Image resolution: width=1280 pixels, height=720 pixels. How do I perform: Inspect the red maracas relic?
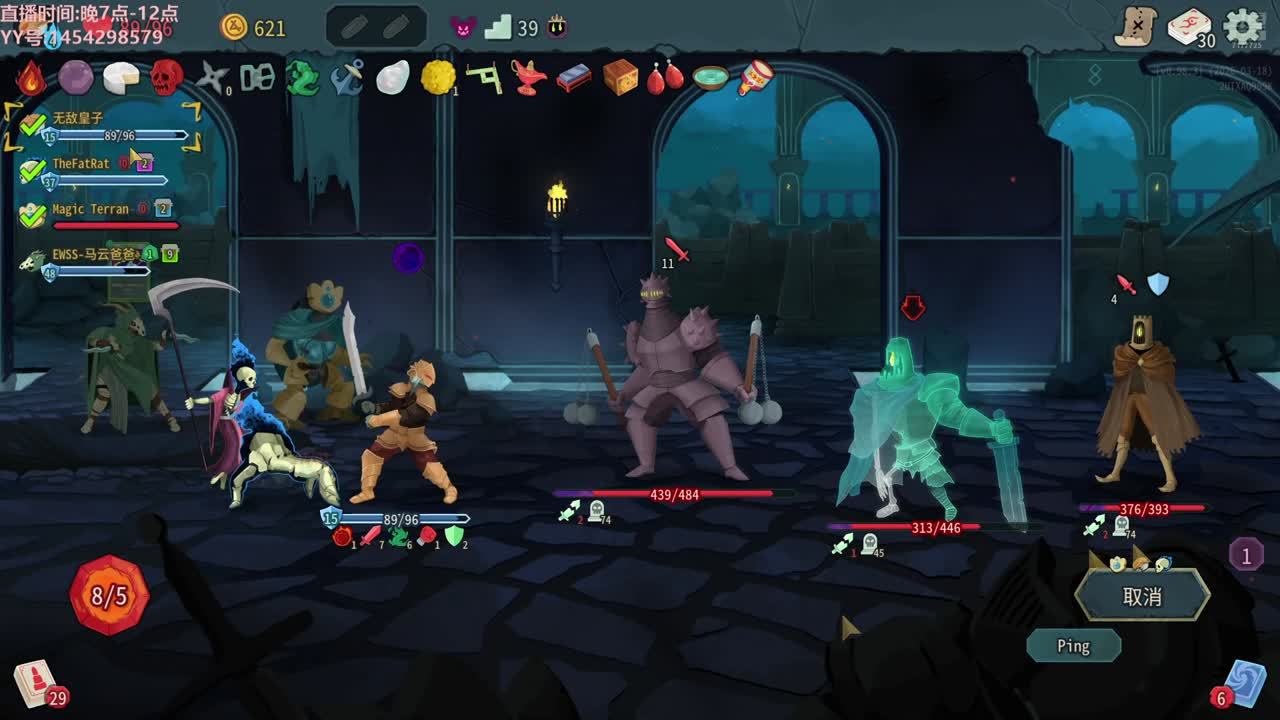tap(665, 77)
